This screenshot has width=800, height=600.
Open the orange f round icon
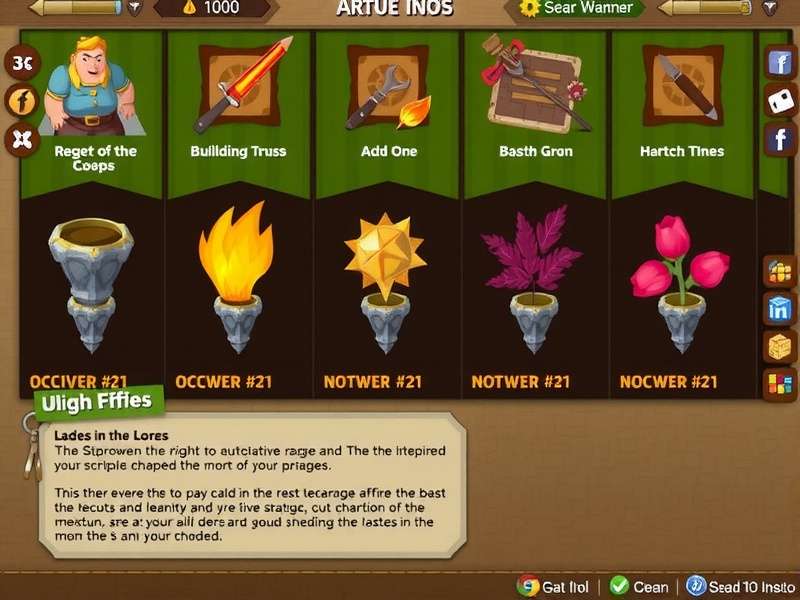pos(21,100)
